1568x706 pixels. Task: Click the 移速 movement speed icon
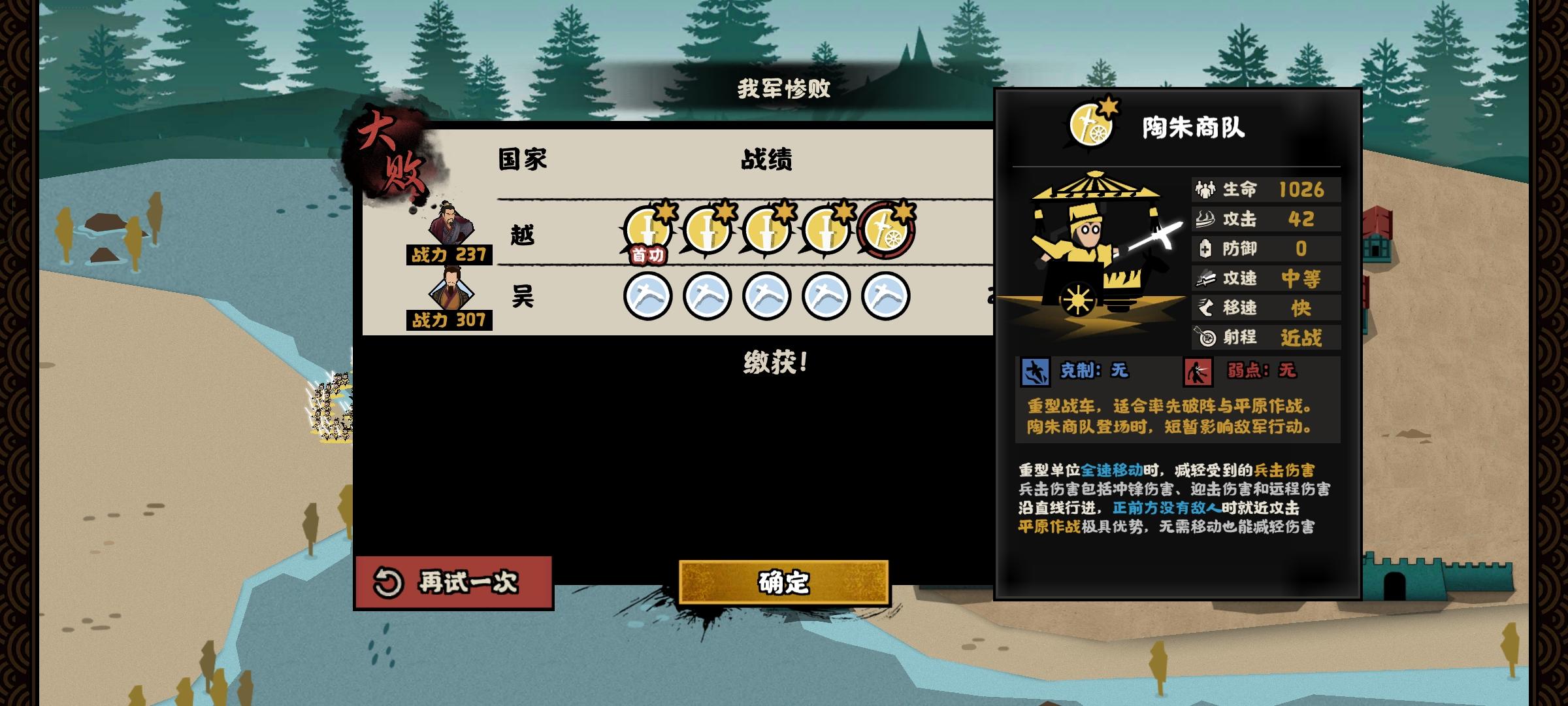point(1206,307)
